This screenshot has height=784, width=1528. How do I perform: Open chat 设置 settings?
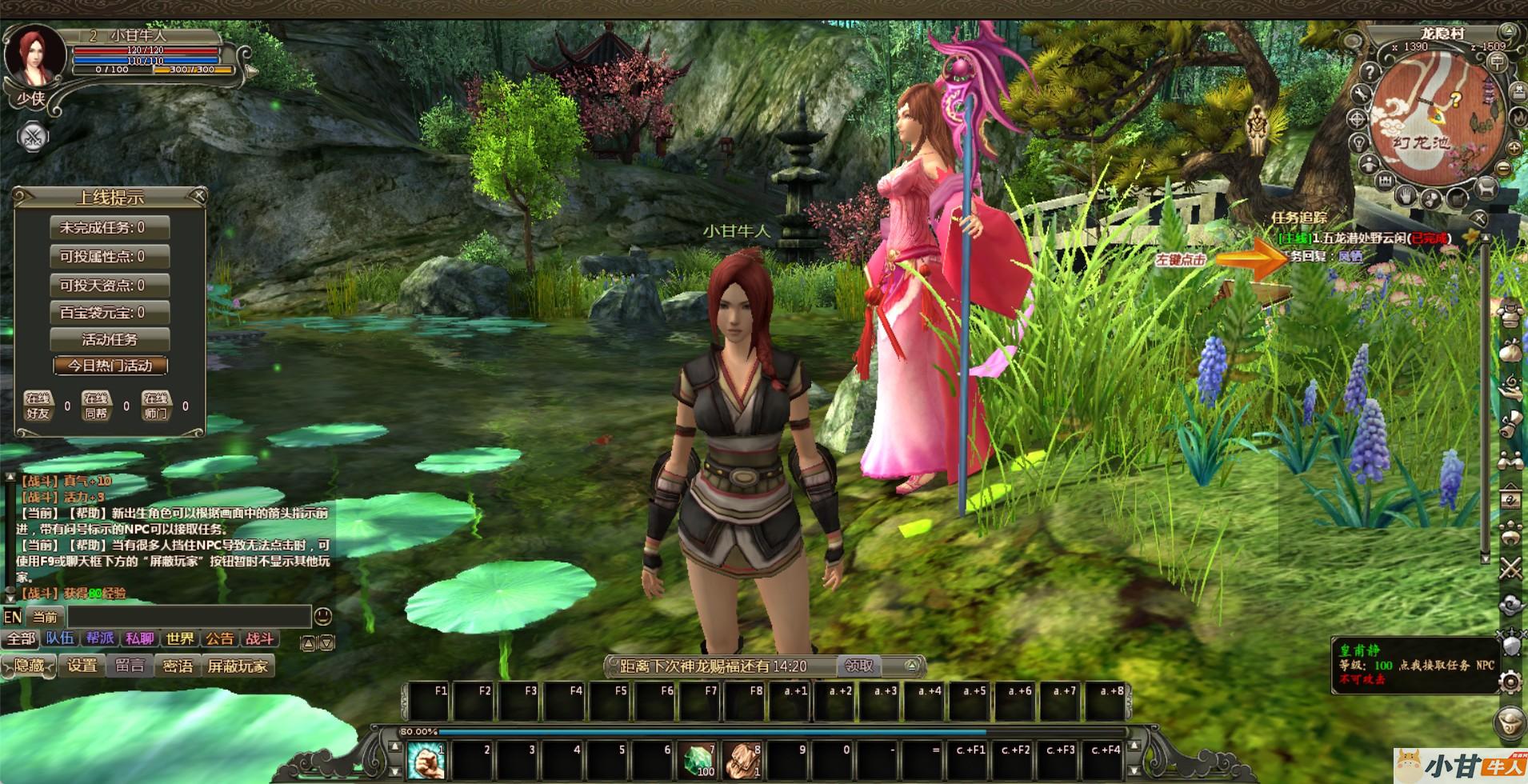(x=82, y=666)
